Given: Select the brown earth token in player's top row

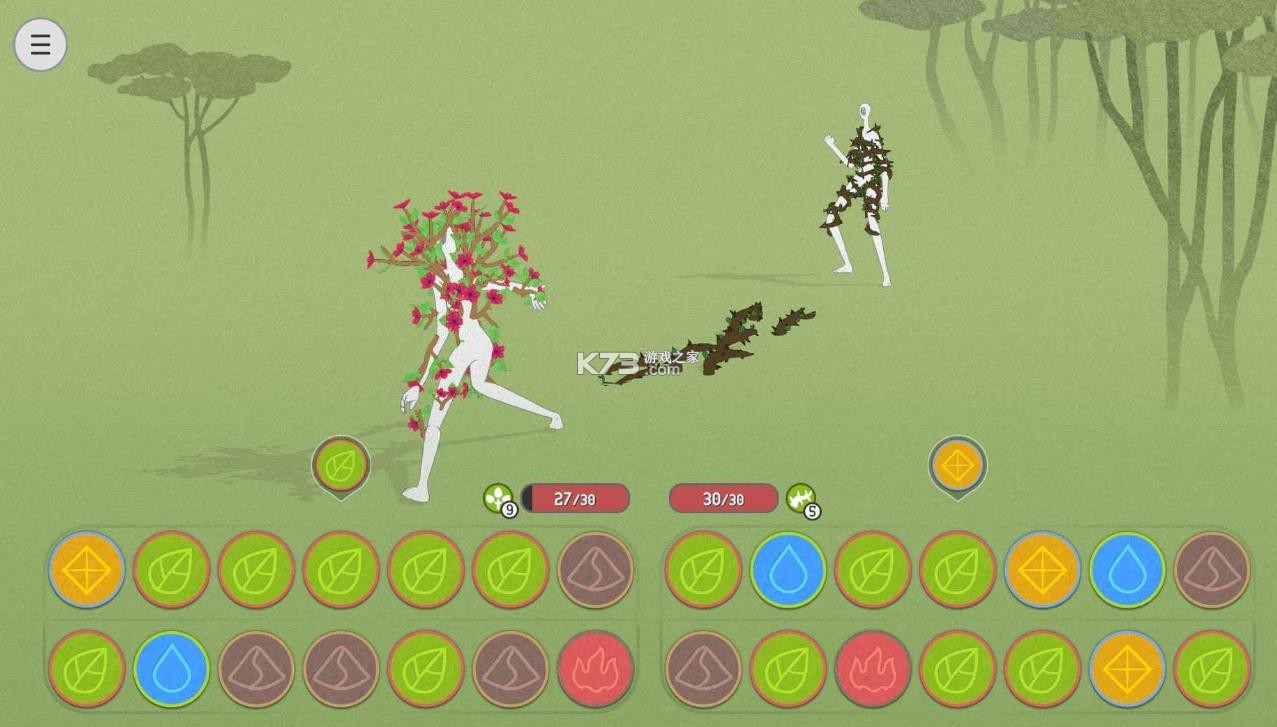Looking at the screenshot, I should point(596,569).
